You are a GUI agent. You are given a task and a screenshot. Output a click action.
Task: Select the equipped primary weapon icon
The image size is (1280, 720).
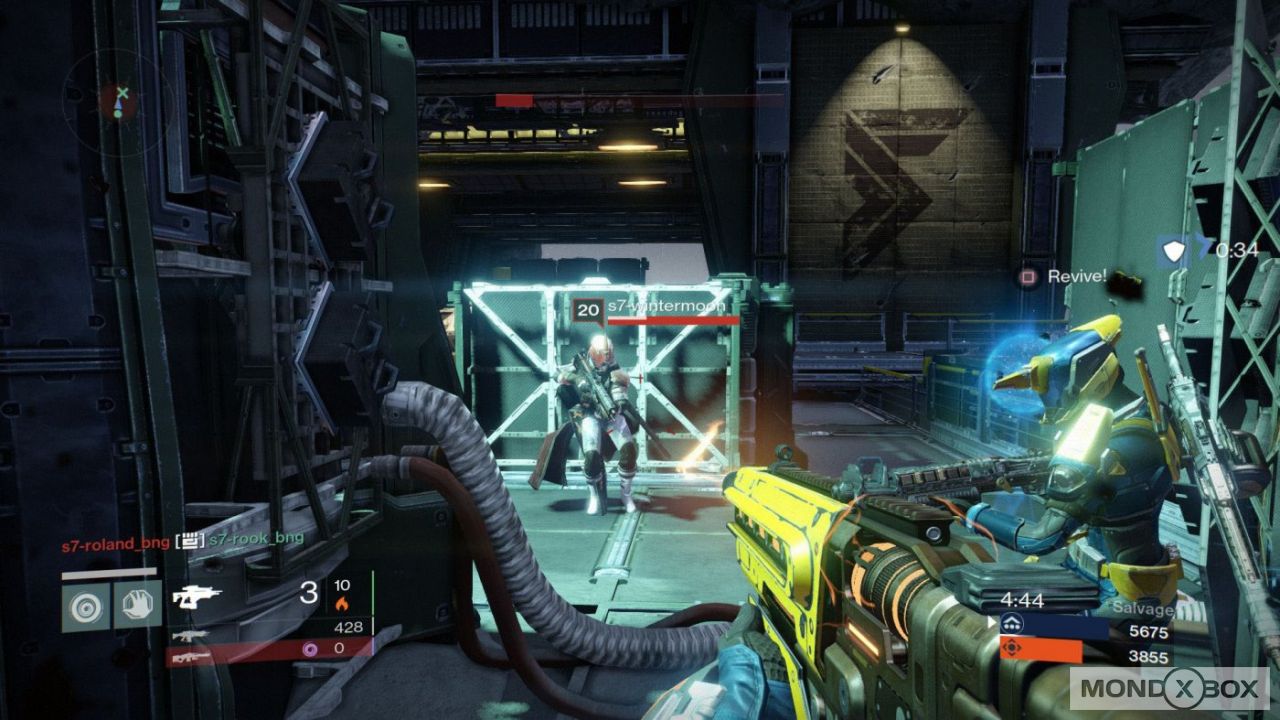(196, 597)
